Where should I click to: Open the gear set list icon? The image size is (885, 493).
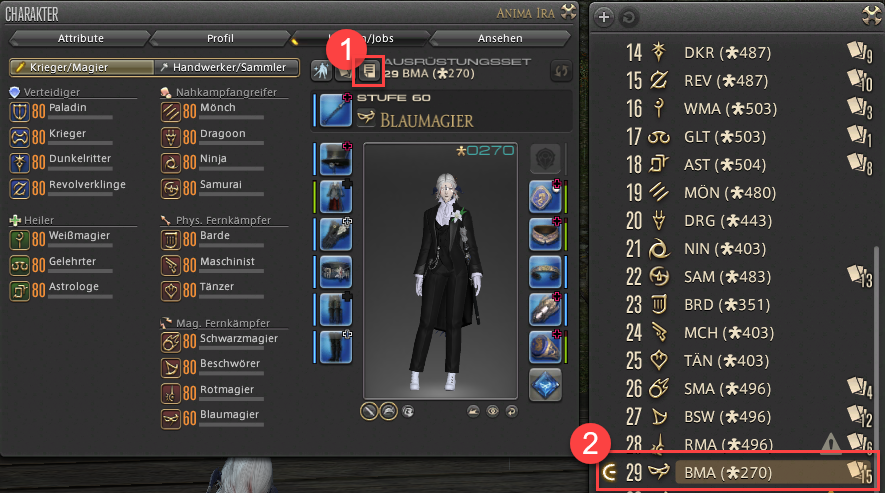369,70
